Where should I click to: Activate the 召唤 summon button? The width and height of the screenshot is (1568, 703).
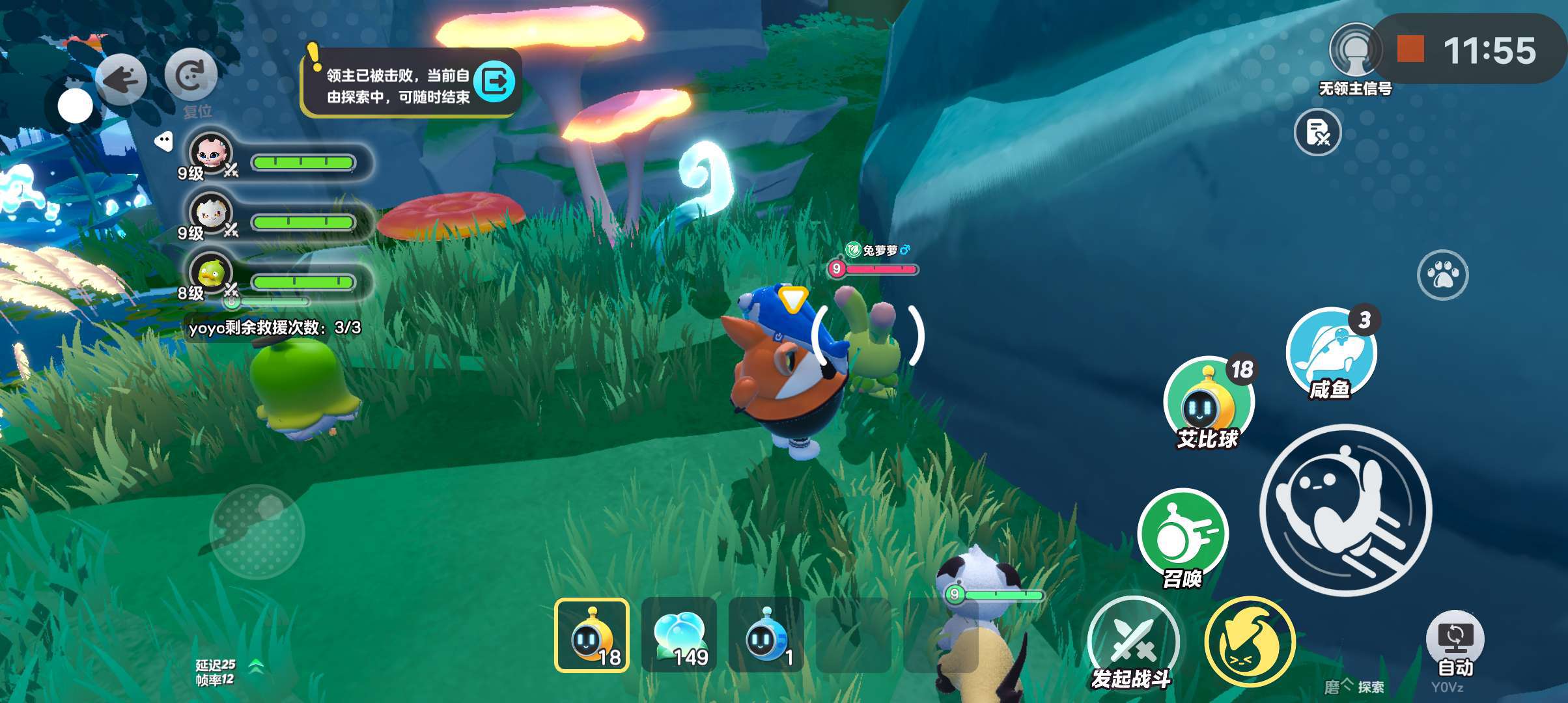[x=1183, y=535]
